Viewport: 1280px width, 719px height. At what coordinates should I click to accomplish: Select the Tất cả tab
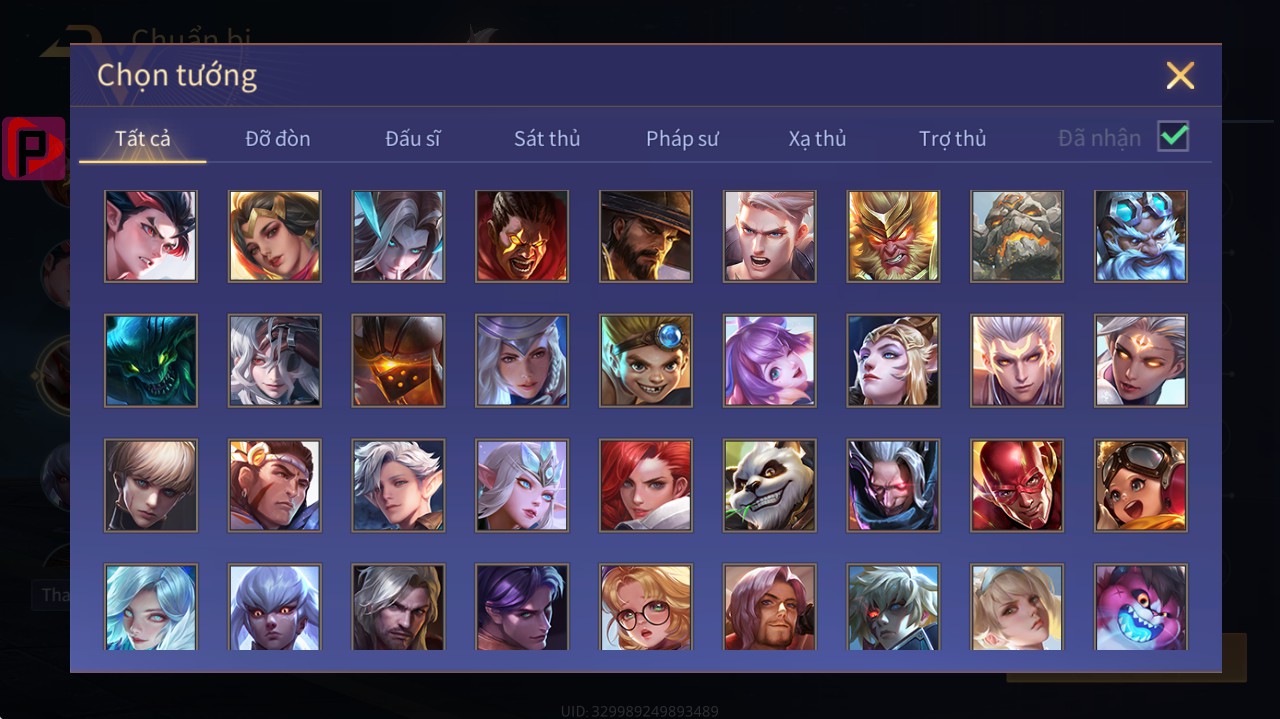pyautogui.click(x=143, y=139)
